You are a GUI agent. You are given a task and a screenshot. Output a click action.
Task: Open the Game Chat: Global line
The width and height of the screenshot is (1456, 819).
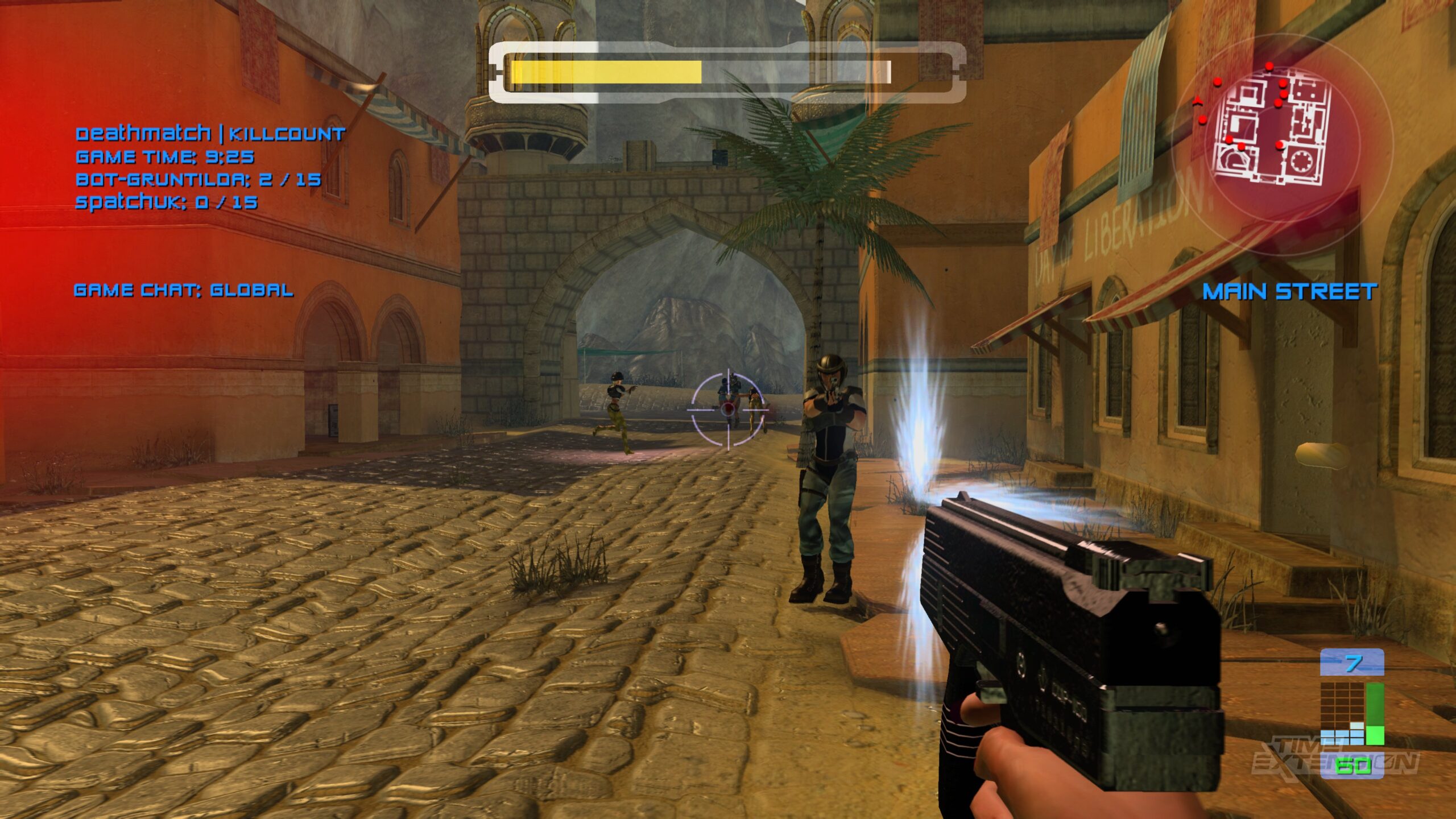183,291
